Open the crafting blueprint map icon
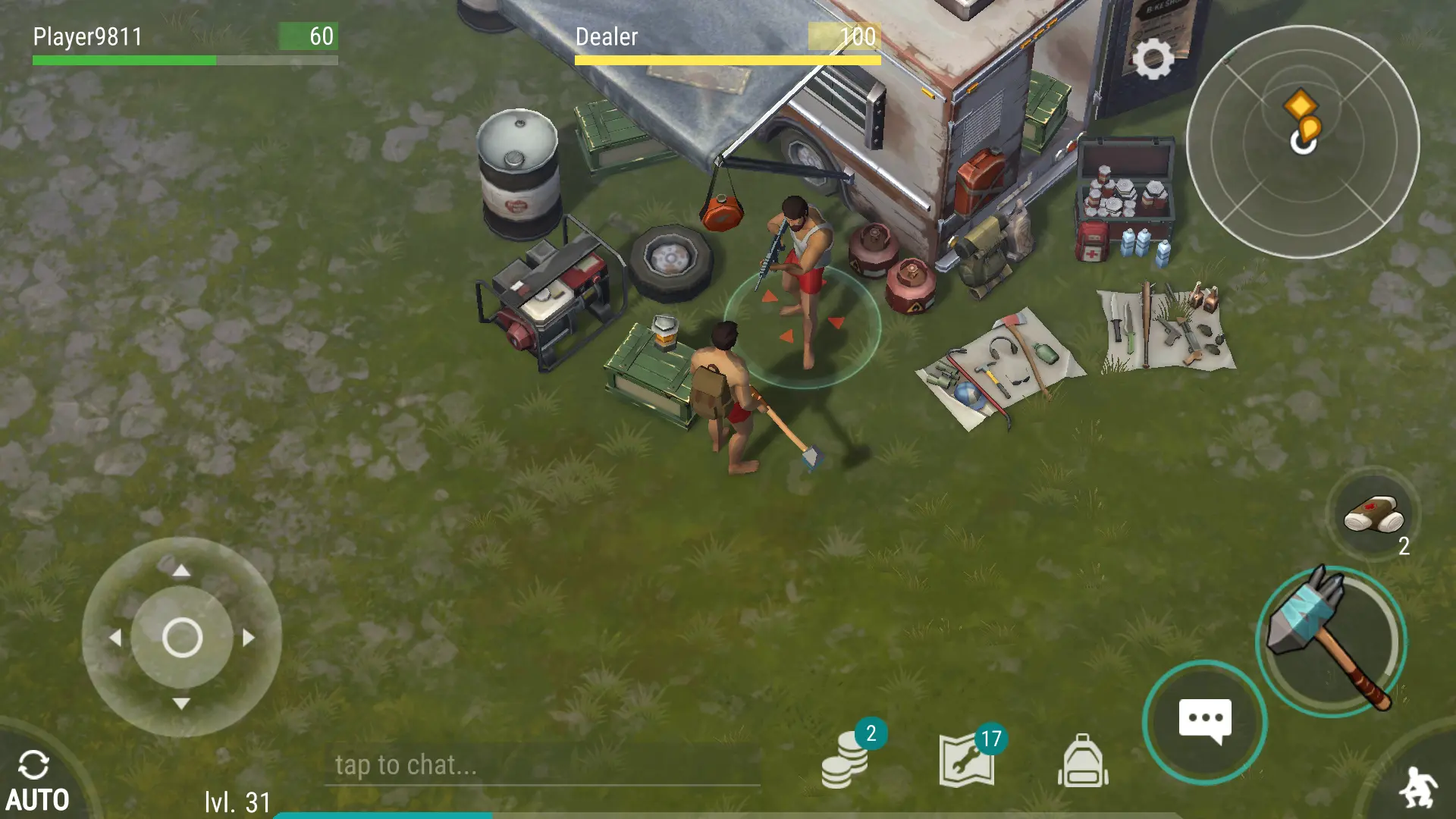The image size is (1456, 819). pyautogui.click(x=967, y=761)
